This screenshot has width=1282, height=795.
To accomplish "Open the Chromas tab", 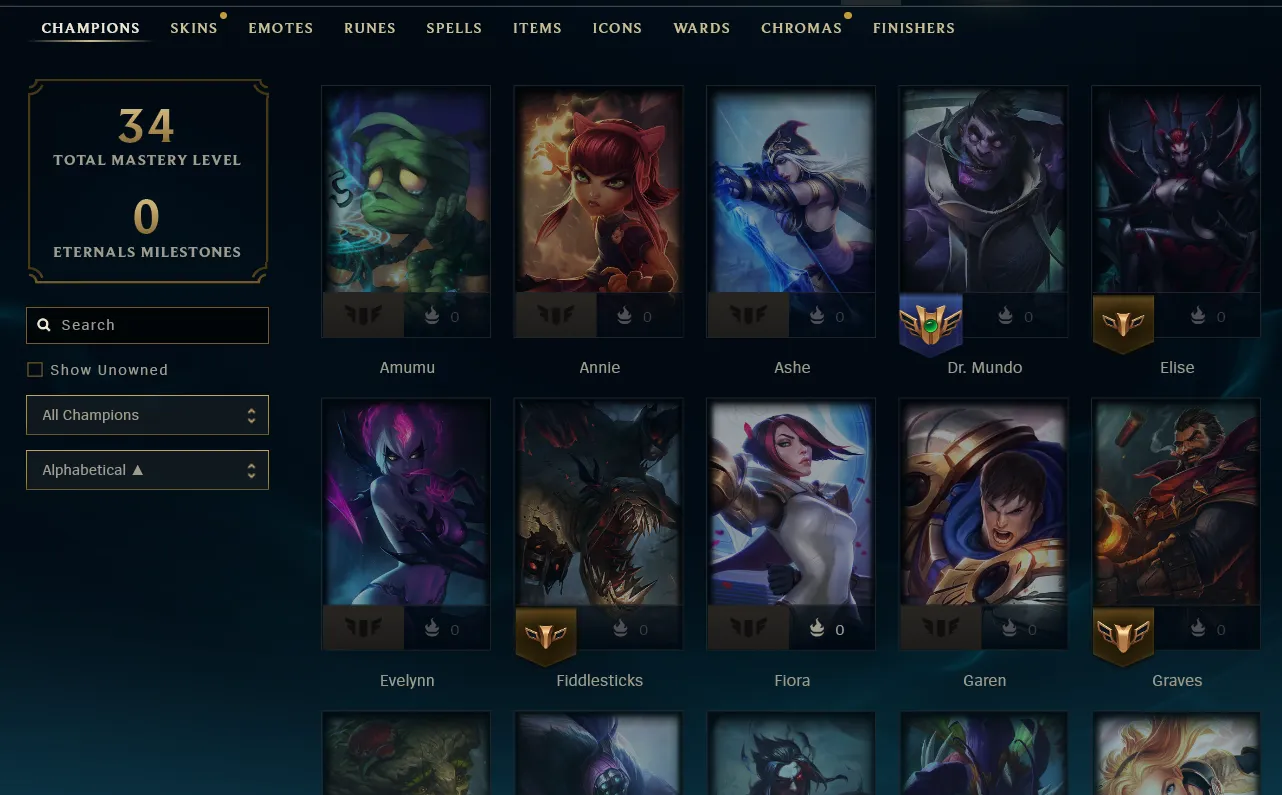I will pos(801,28).
